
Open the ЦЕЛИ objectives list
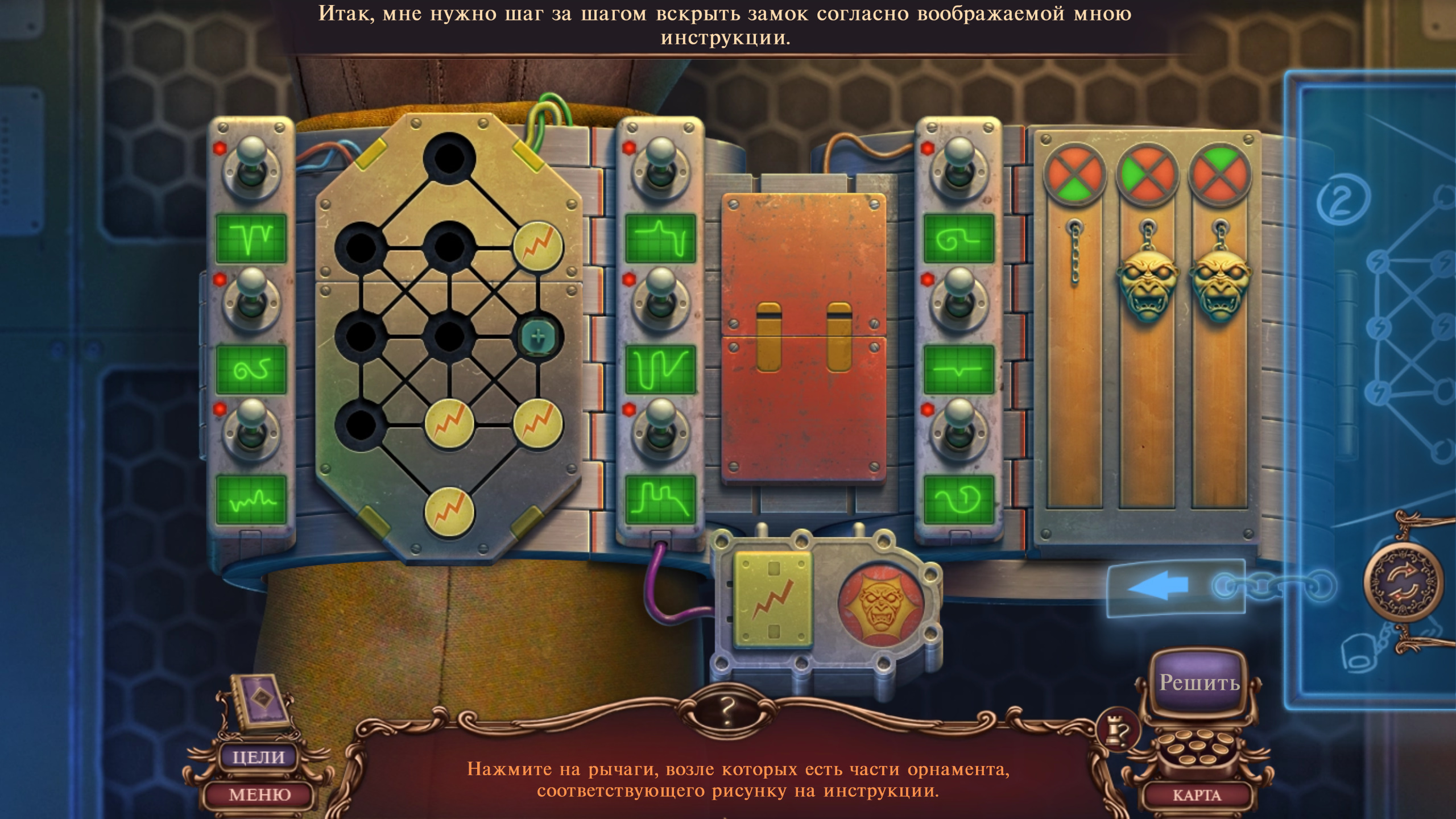coord(258,757)
